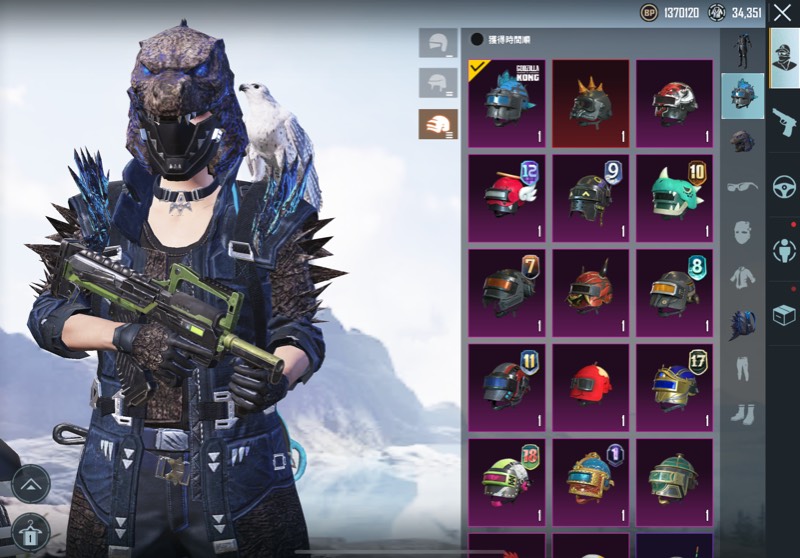The height and width of the screenshot is (558, 800).
Task: Open the steering wheel vehicle tab
Action: click(x=783, y=187)
